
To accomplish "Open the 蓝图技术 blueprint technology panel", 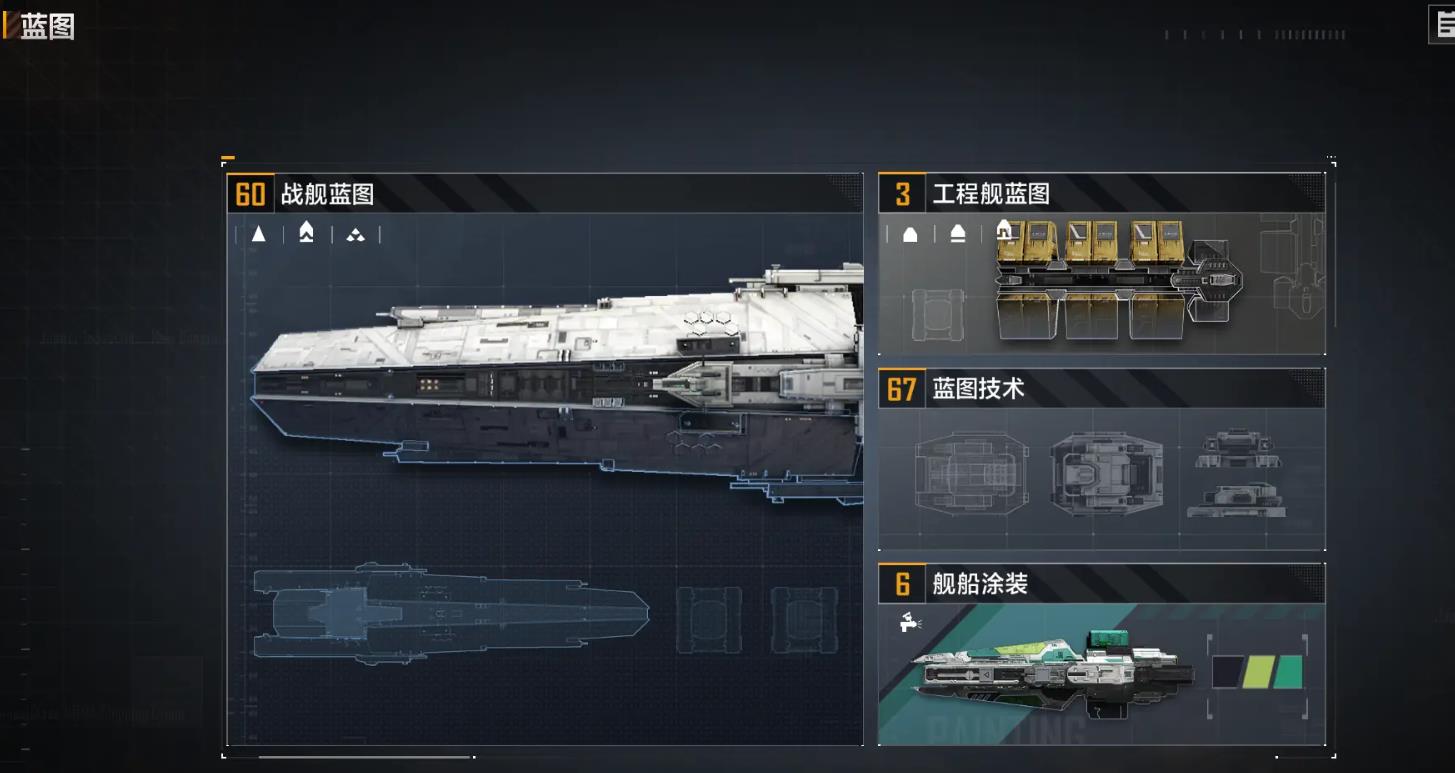I will tap(1101, 459).
